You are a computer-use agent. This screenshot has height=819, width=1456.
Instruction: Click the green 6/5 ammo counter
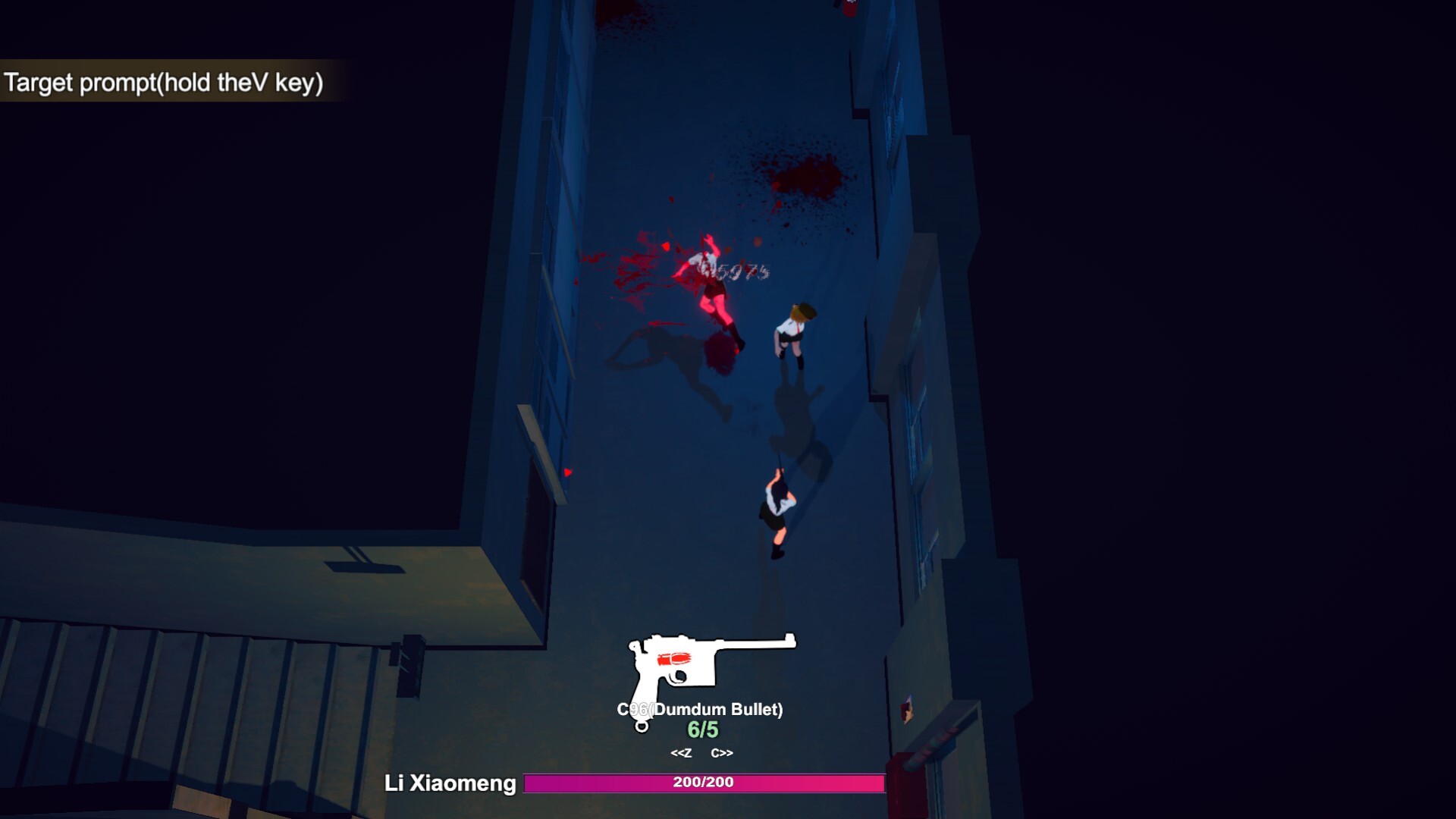[x=701, y=730]
